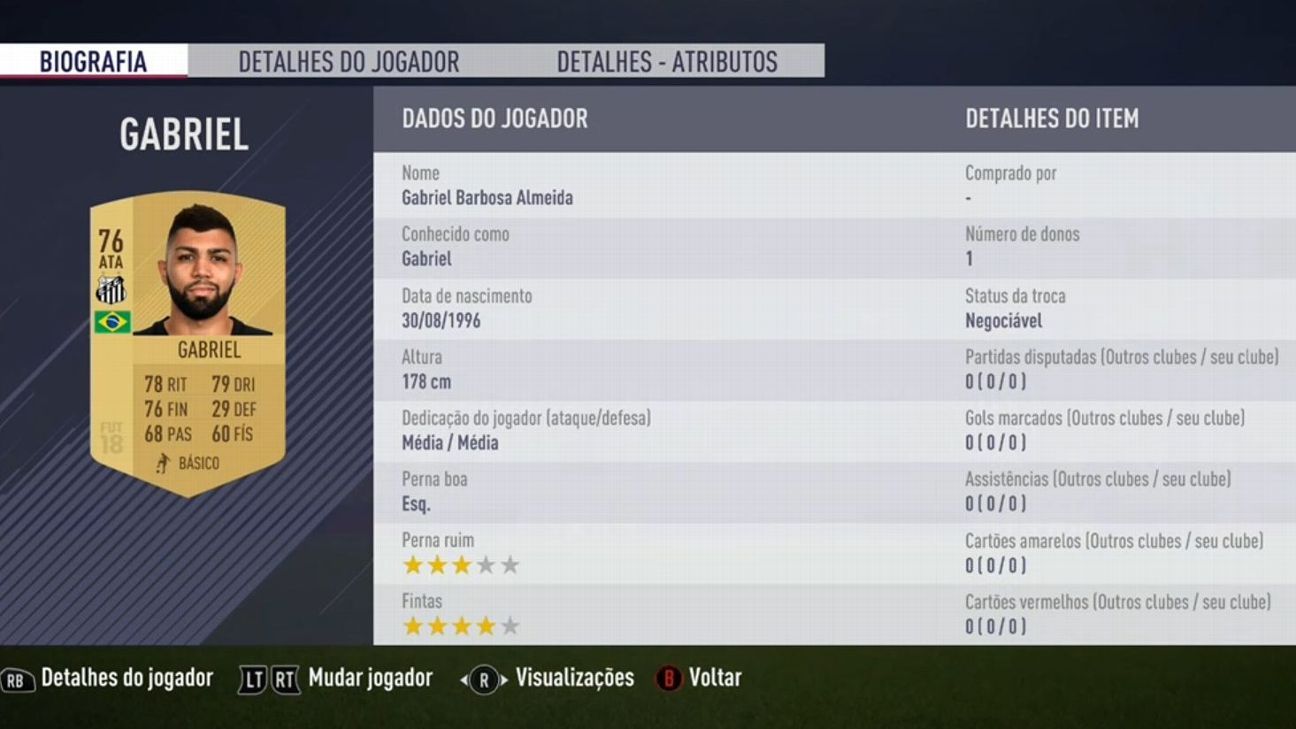This screenshot has width=1296, height=729.
Task: Open the Detalhes do Jogador tab
Action: [348, 61]
